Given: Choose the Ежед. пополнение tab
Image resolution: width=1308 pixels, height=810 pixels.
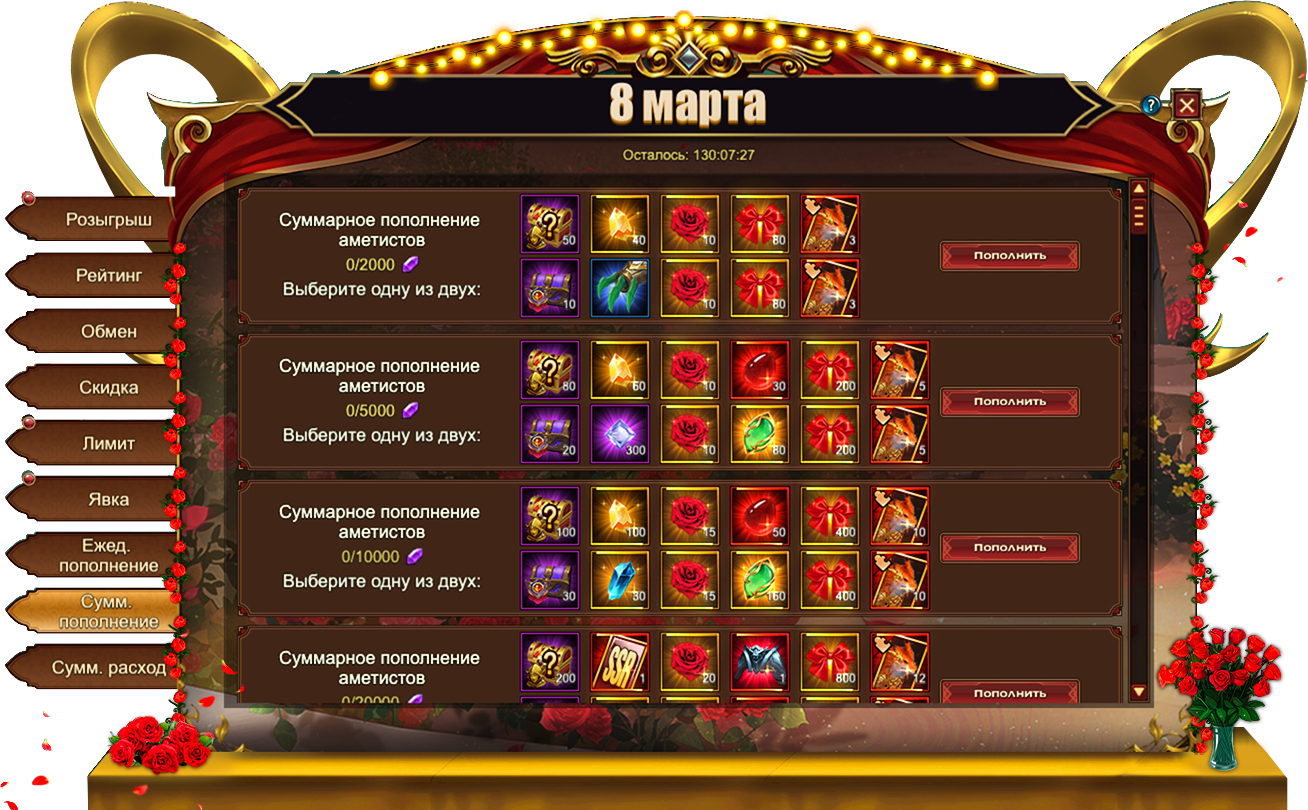Looking at the screenshot, I should tap(108, 555).
